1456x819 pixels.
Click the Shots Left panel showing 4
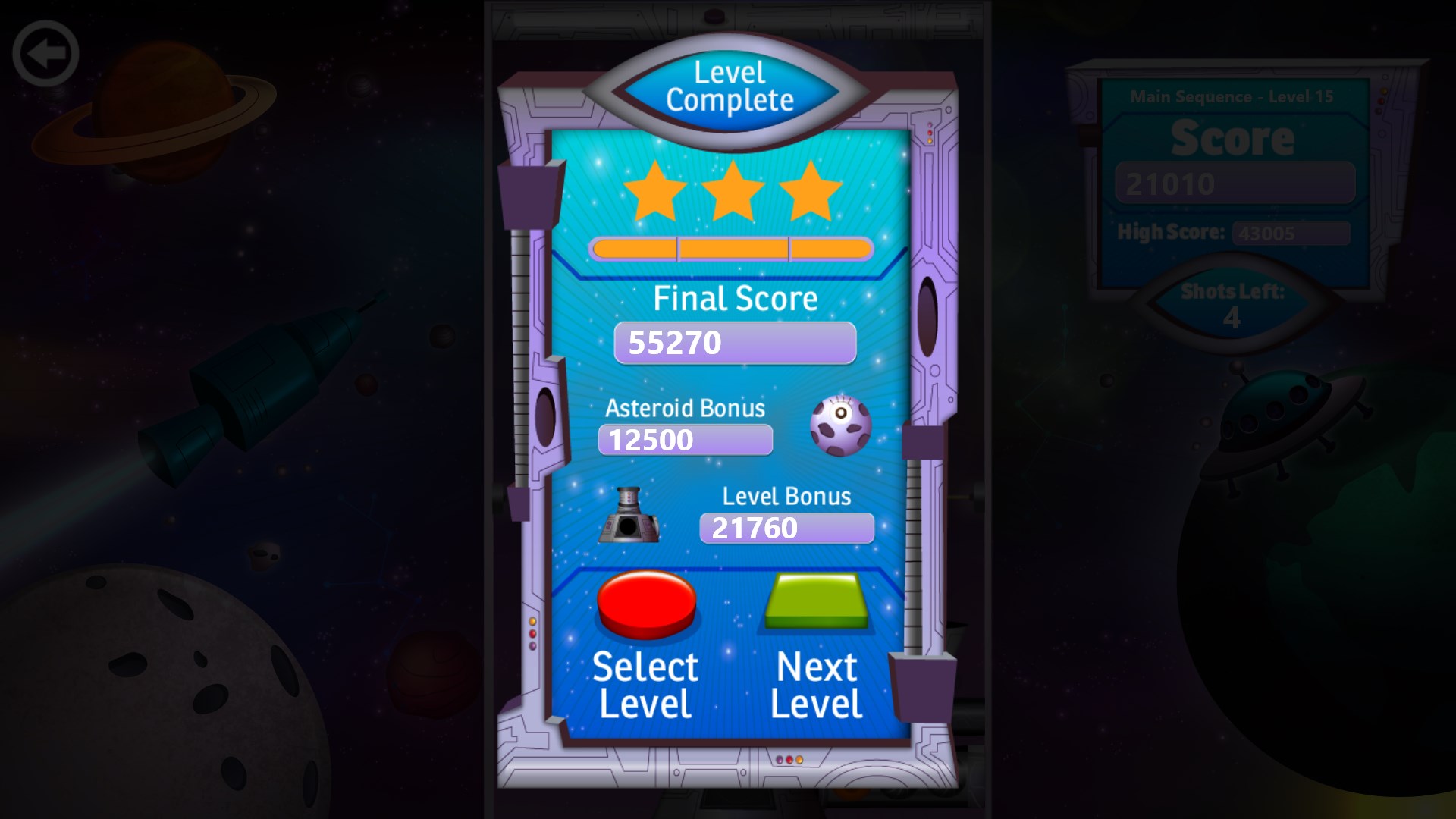pos(1233,303)
